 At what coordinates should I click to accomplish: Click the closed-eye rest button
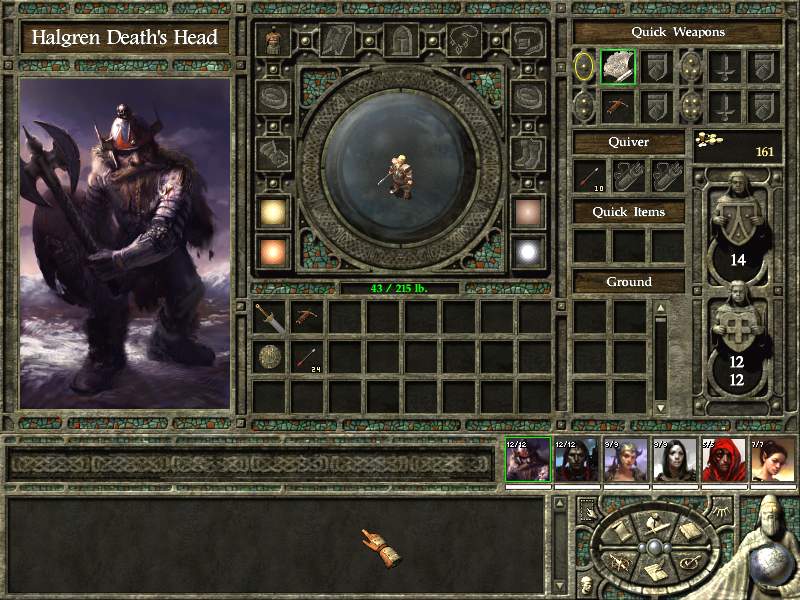click(x=722, y=512)
